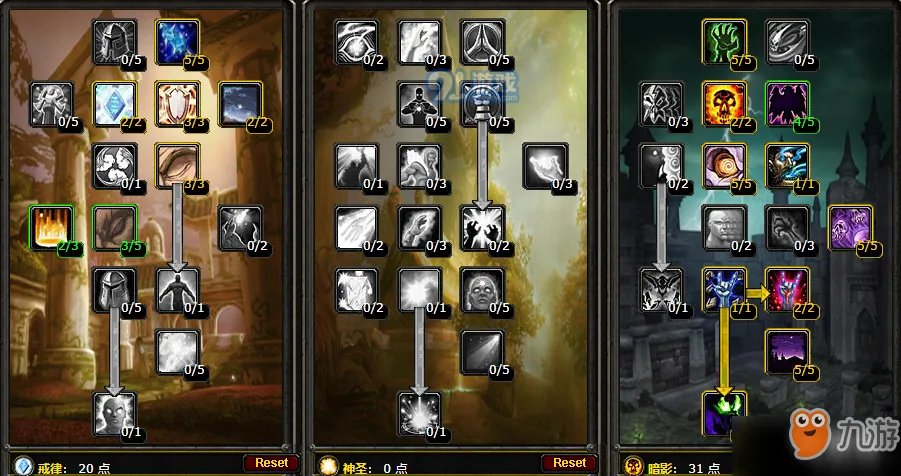
Task: Click the ice crystal talent at 2/2
Action: 115,103
